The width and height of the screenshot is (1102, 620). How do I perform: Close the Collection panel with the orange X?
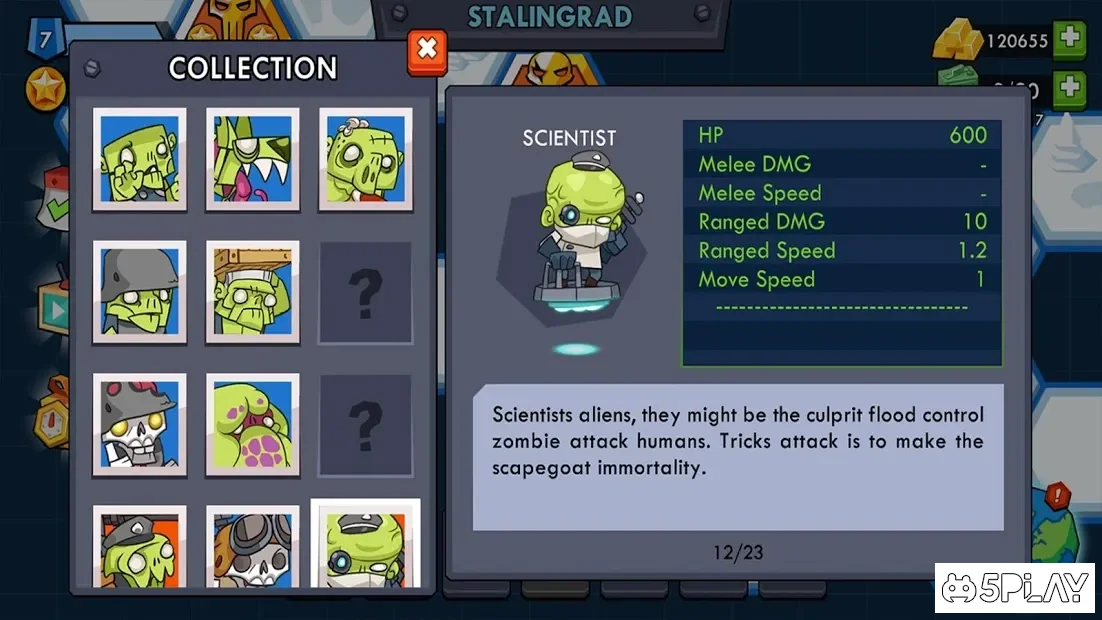(427, 50)
